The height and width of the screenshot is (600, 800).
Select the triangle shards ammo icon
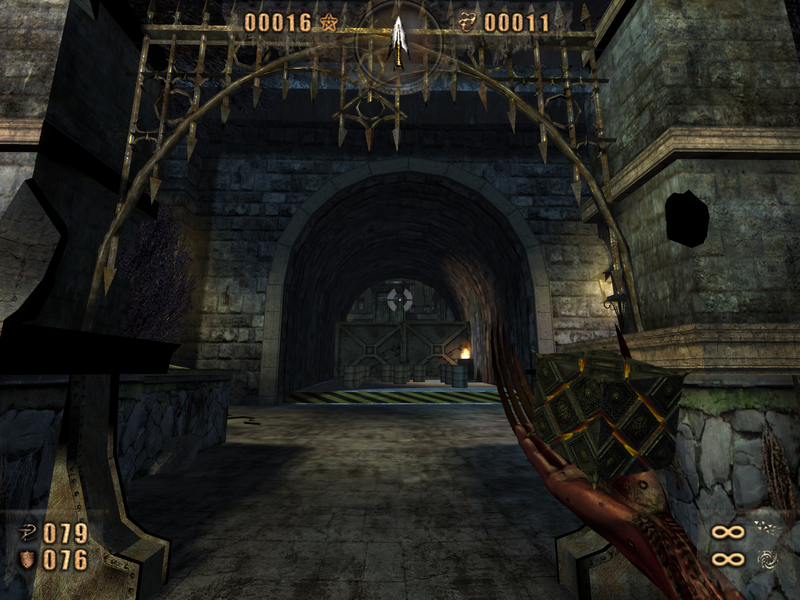pos(766,530)
